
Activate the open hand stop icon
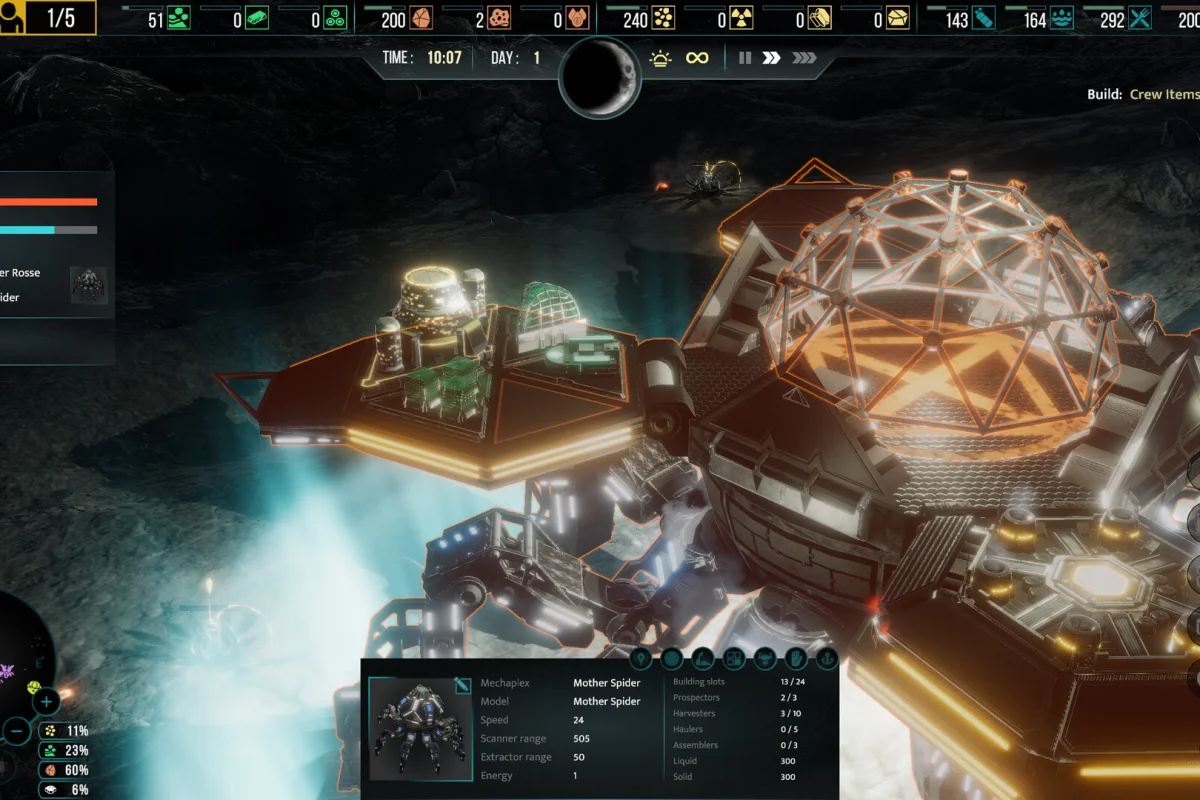(796, 658)
